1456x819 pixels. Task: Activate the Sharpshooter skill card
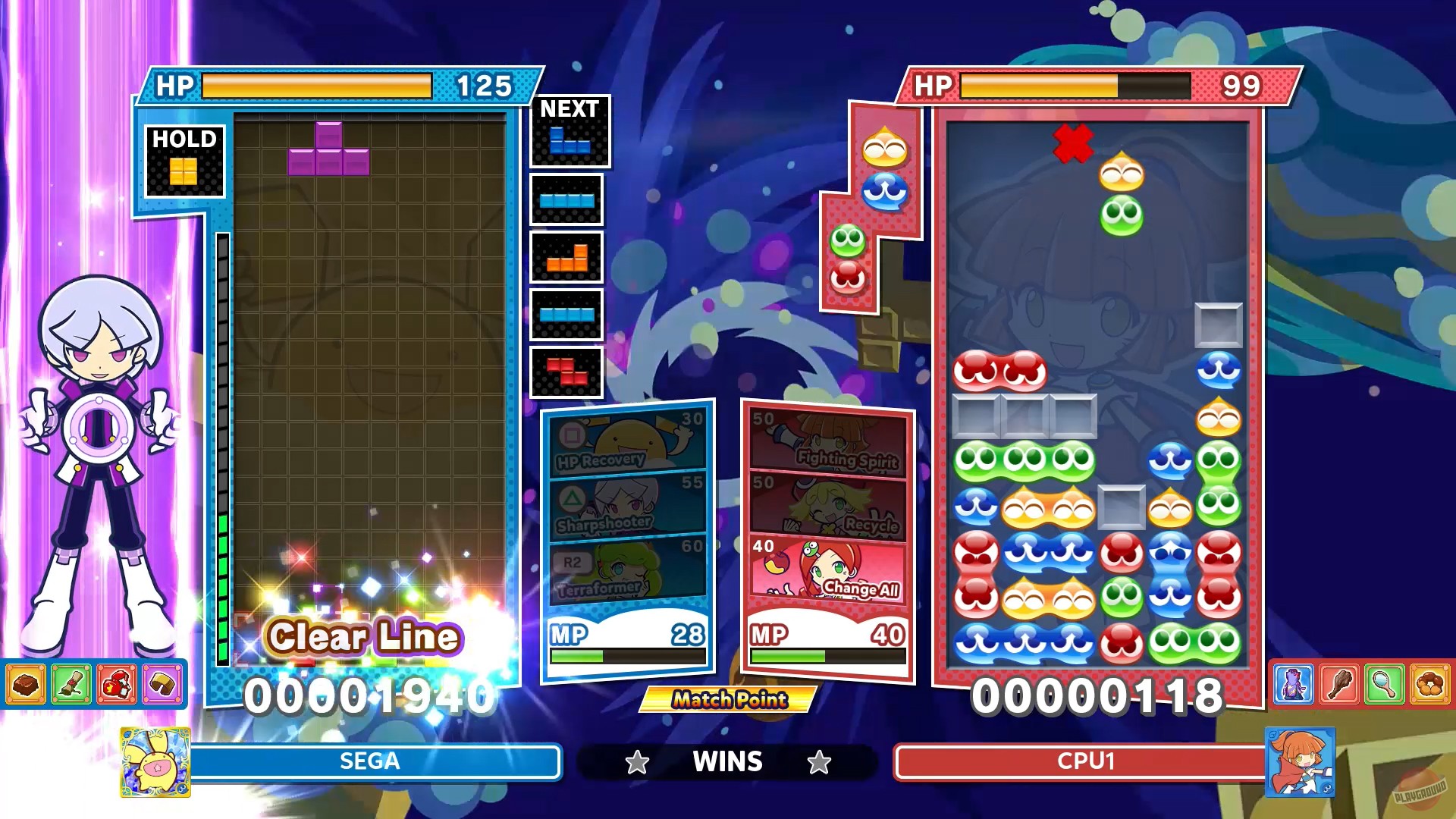(x=627, y=504)
